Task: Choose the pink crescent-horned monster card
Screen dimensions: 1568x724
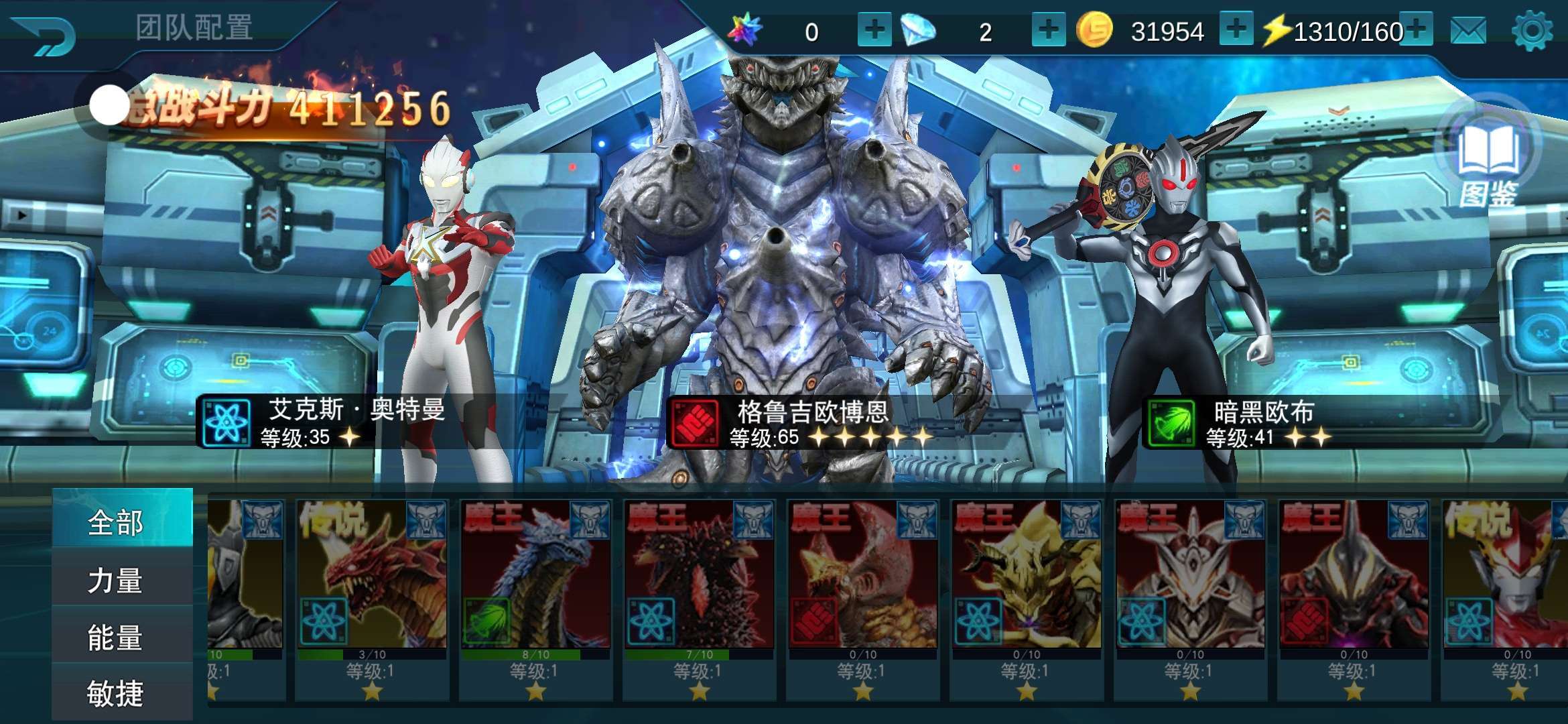Action: [x=862, y=590]
